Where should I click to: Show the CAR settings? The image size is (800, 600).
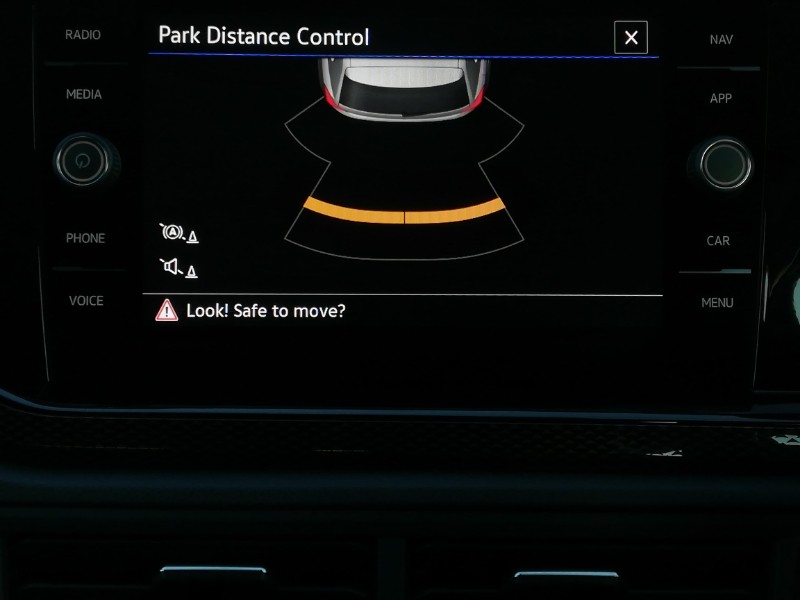point(718,241)
